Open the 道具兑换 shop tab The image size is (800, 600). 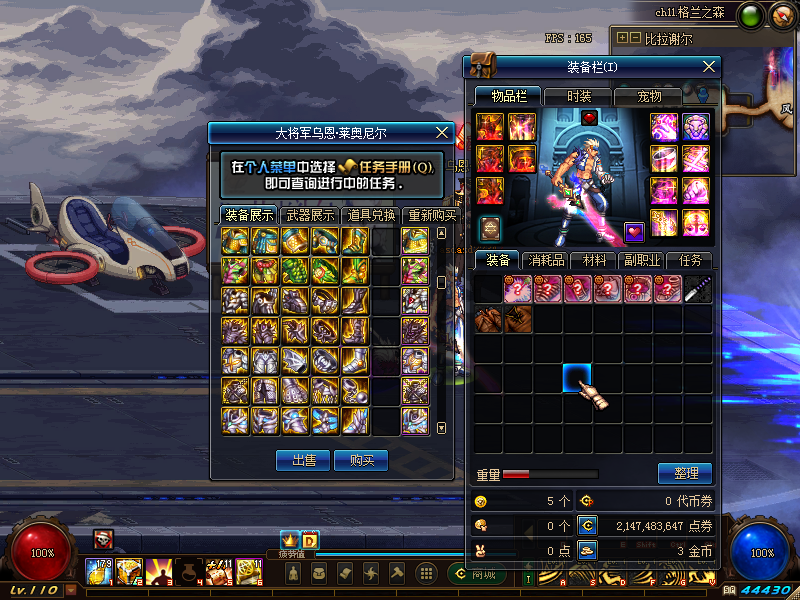(371, 215)
